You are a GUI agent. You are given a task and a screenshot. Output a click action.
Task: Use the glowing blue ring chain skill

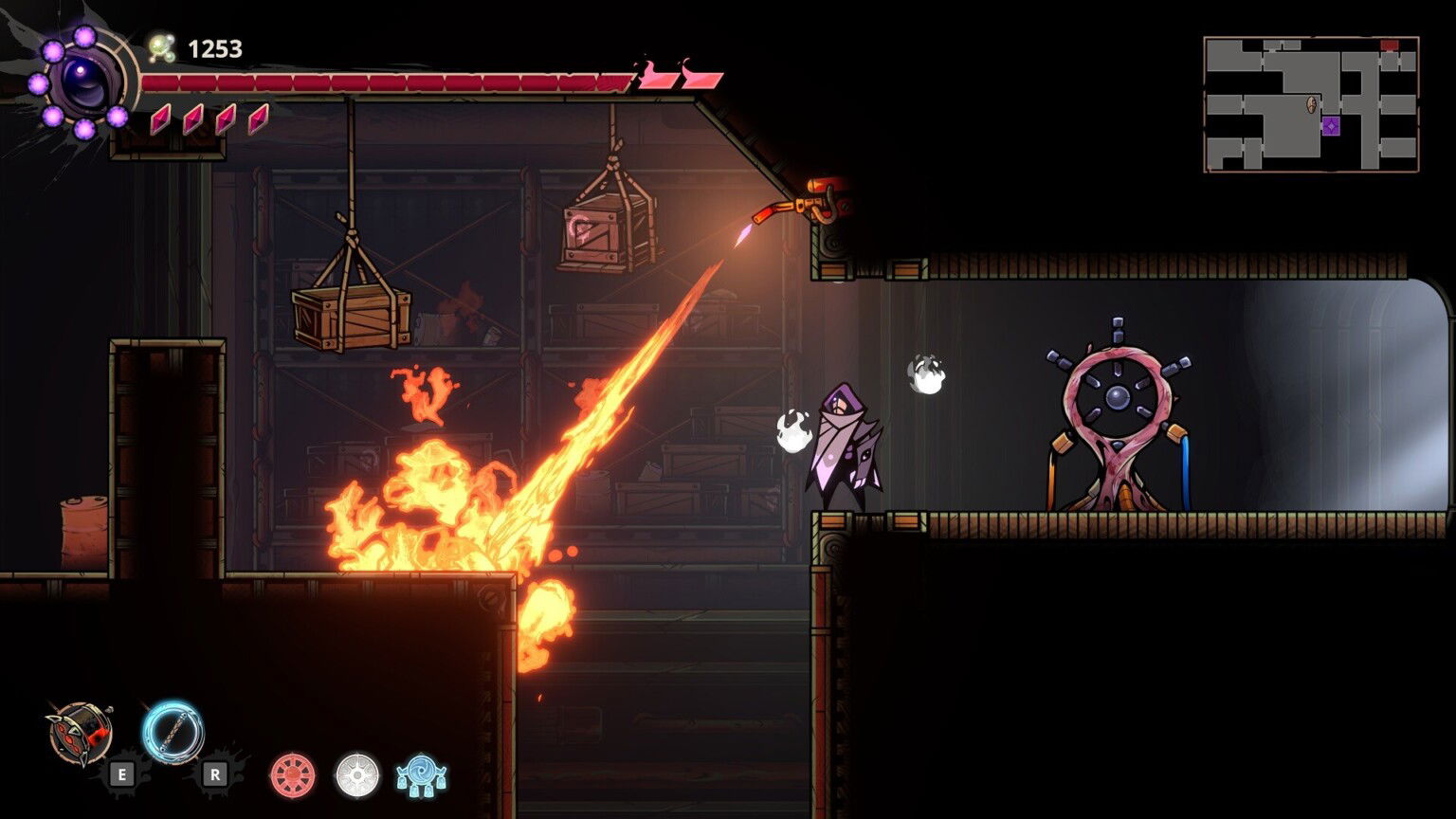point(173,731)
